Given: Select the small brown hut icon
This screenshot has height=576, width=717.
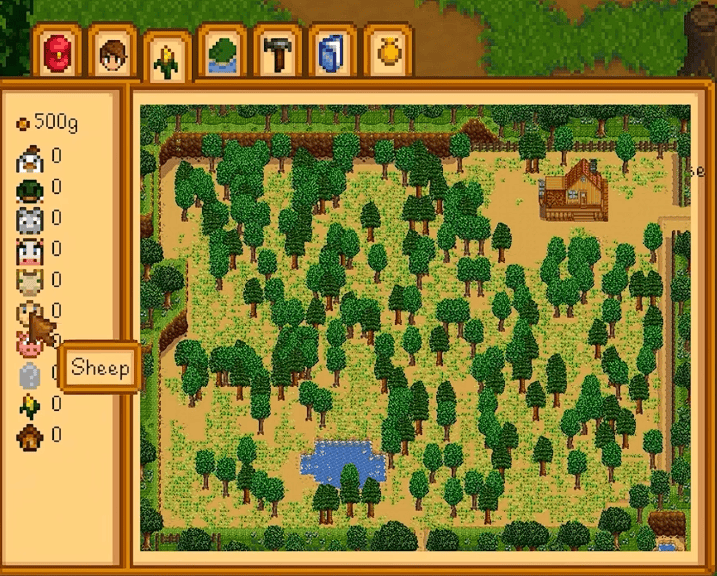Looking at the screenshot, I should (29, 435).
